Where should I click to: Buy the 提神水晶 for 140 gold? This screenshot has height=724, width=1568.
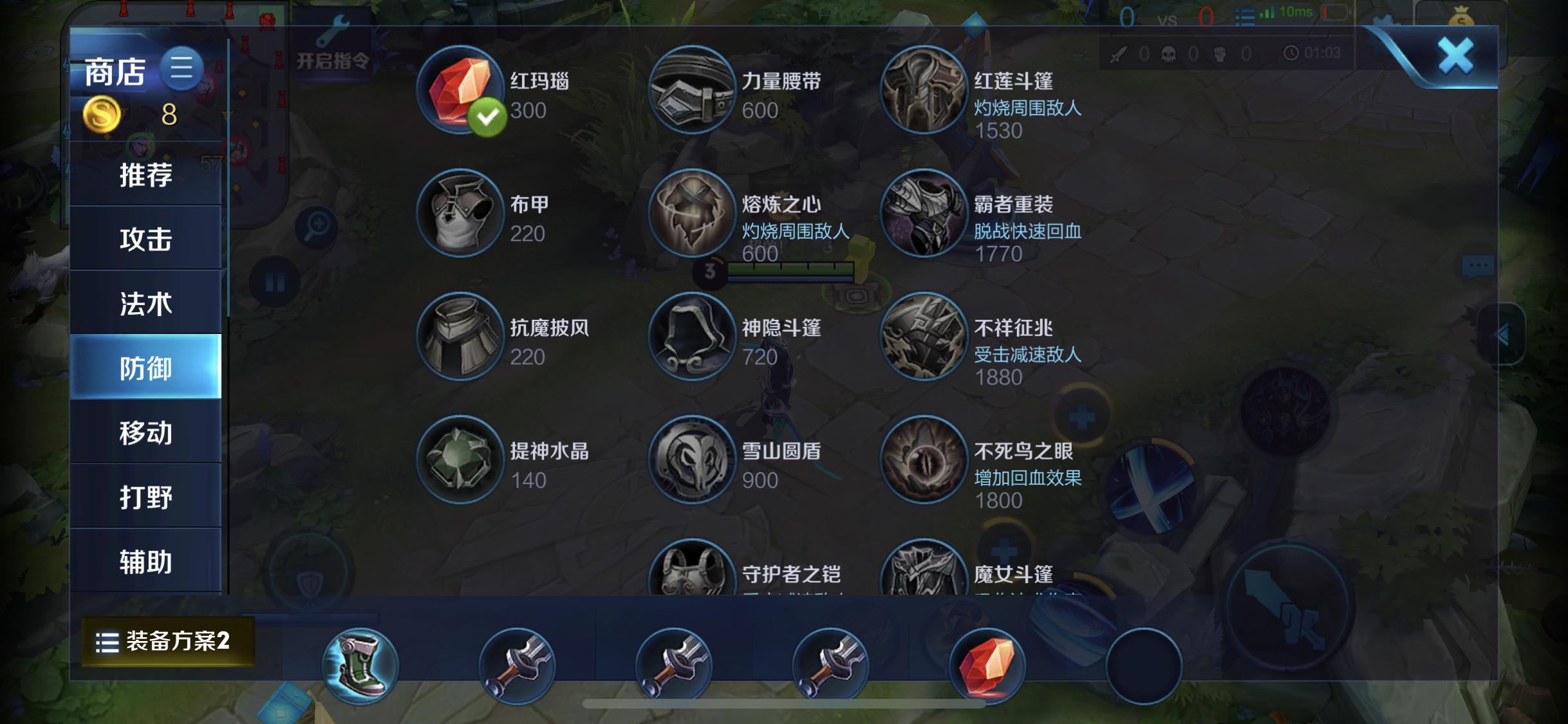coord(458,461)
